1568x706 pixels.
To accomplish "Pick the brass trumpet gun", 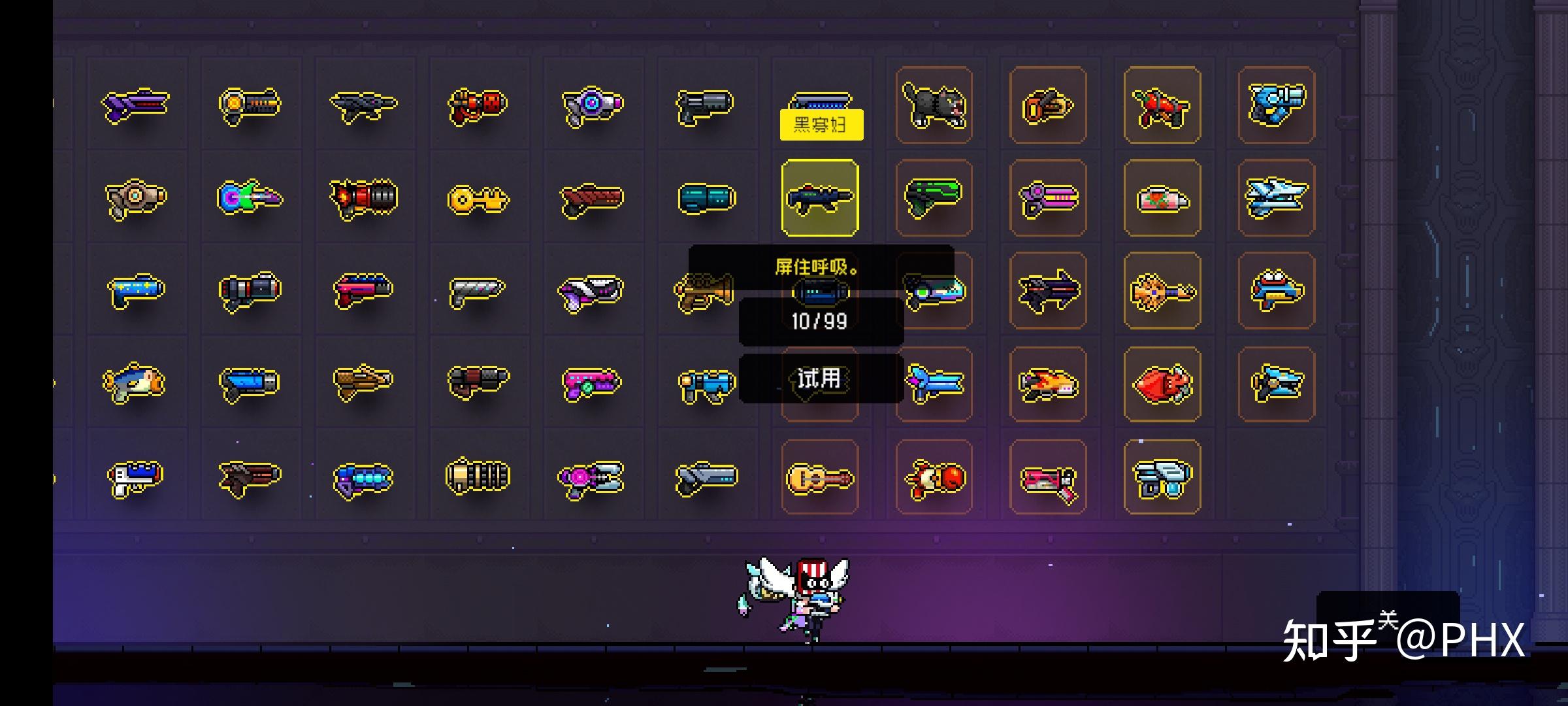I will click(x=703, y=292).
